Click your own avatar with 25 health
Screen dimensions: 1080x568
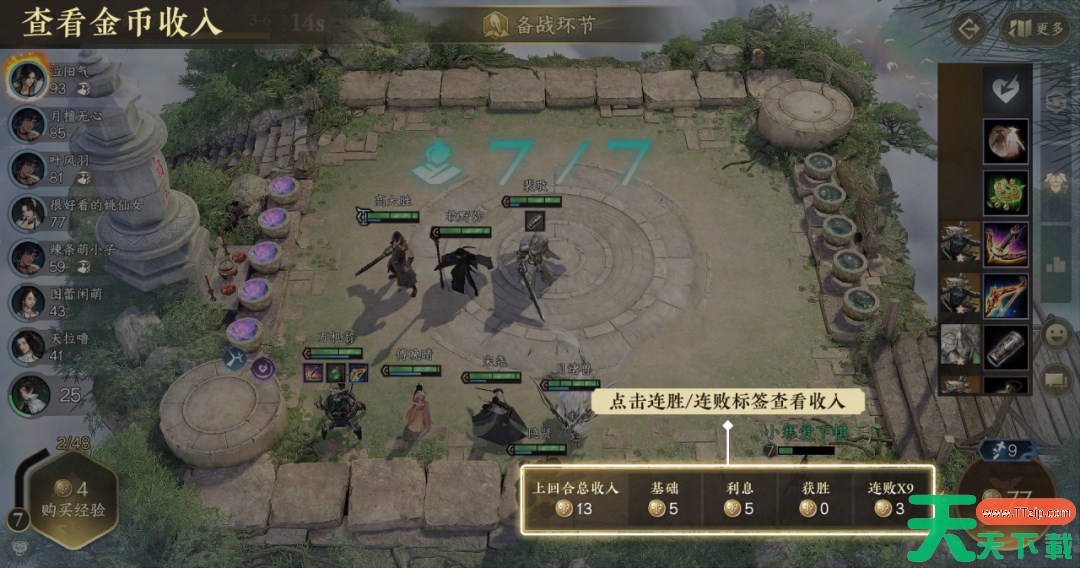coord(30,394)
